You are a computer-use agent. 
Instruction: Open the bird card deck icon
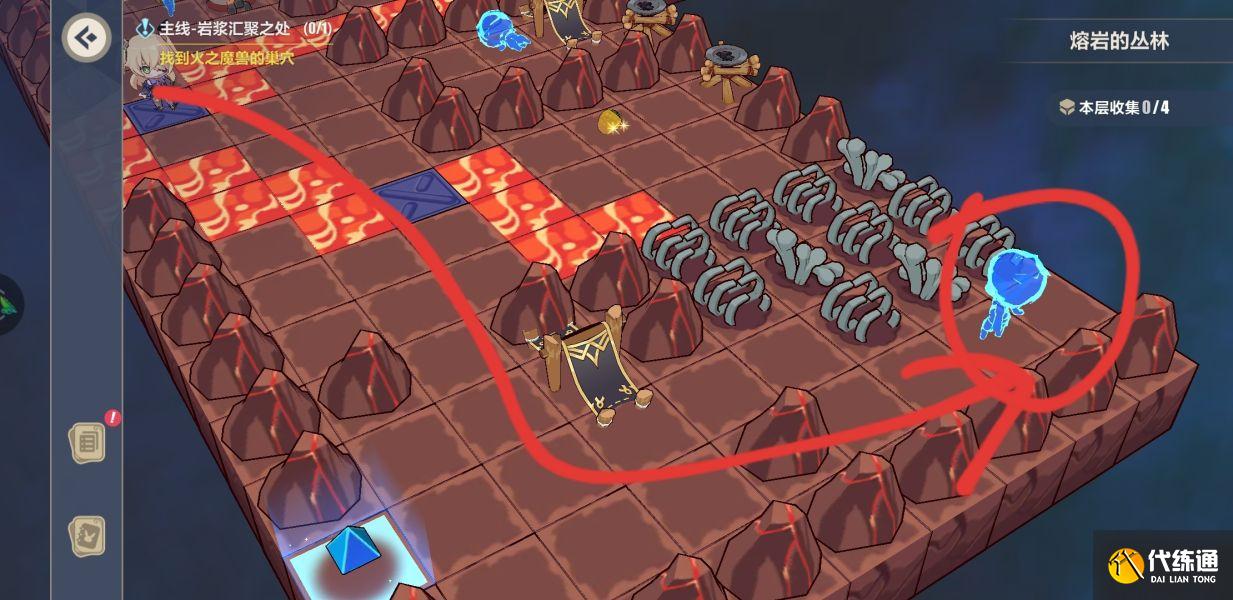click(87, 537)
